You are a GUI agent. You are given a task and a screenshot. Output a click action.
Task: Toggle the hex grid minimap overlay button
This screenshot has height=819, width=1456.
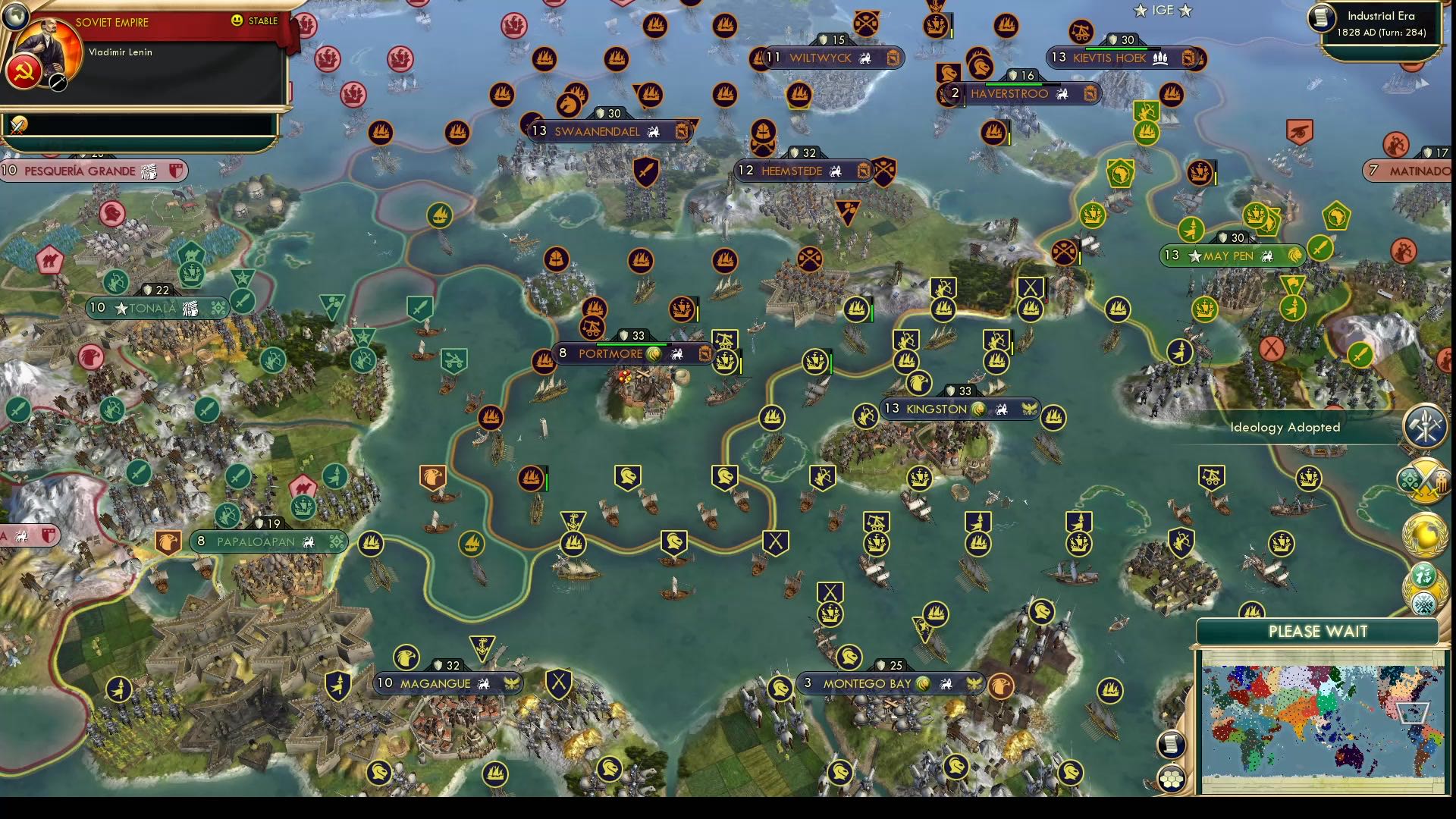(x=1171, y=780)
